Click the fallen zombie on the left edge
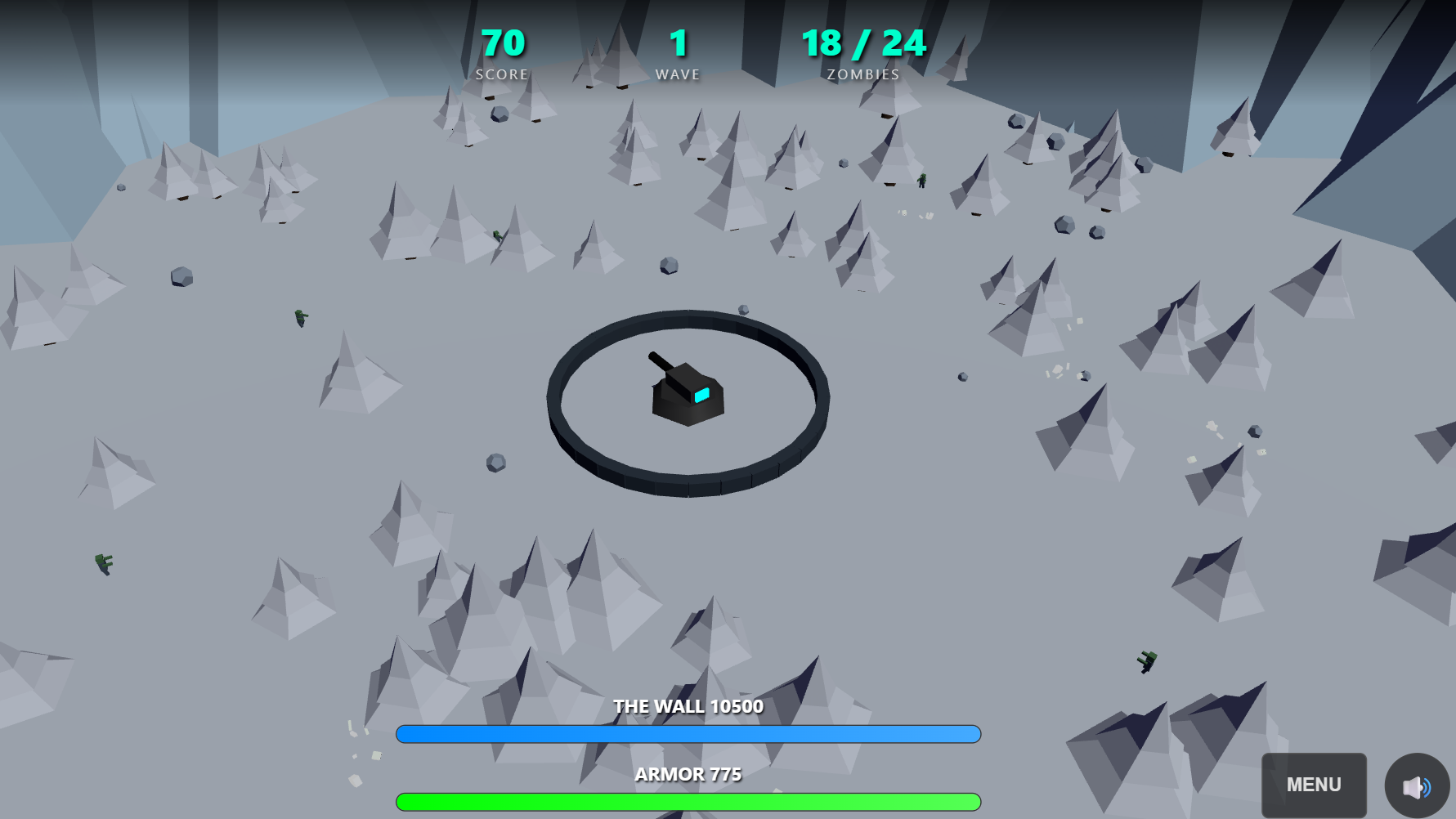Image resolution: width=1456 pixels, height=819 pixels. tap(104, 564)
